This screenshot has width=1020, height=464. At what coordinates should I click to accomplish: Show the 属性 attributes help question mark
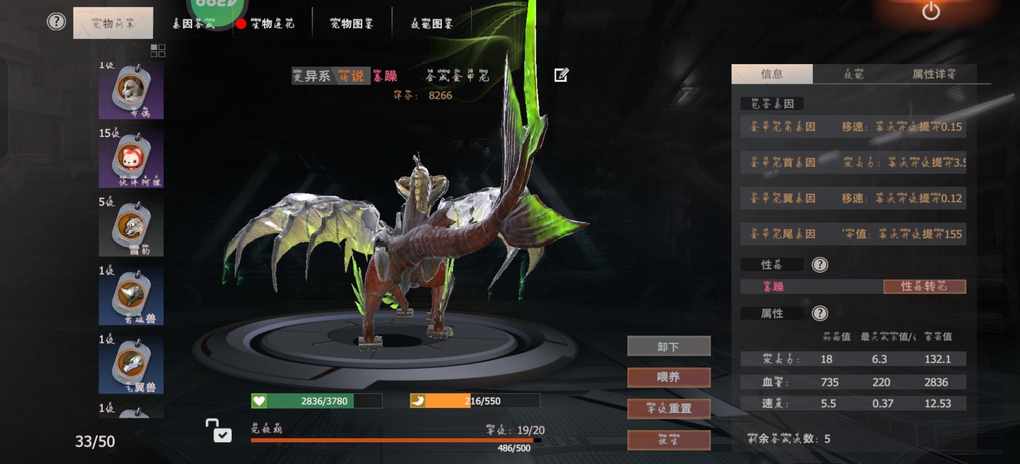pyautogui.click(x=820, y=314)
